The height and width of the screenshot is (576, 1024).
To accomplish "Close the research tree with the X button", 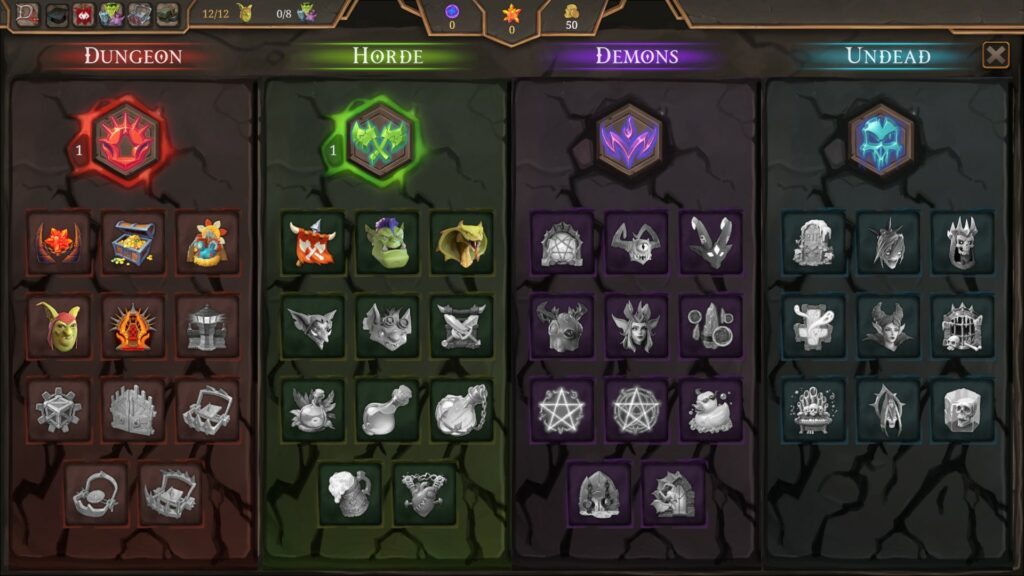I will click(995, 55).
